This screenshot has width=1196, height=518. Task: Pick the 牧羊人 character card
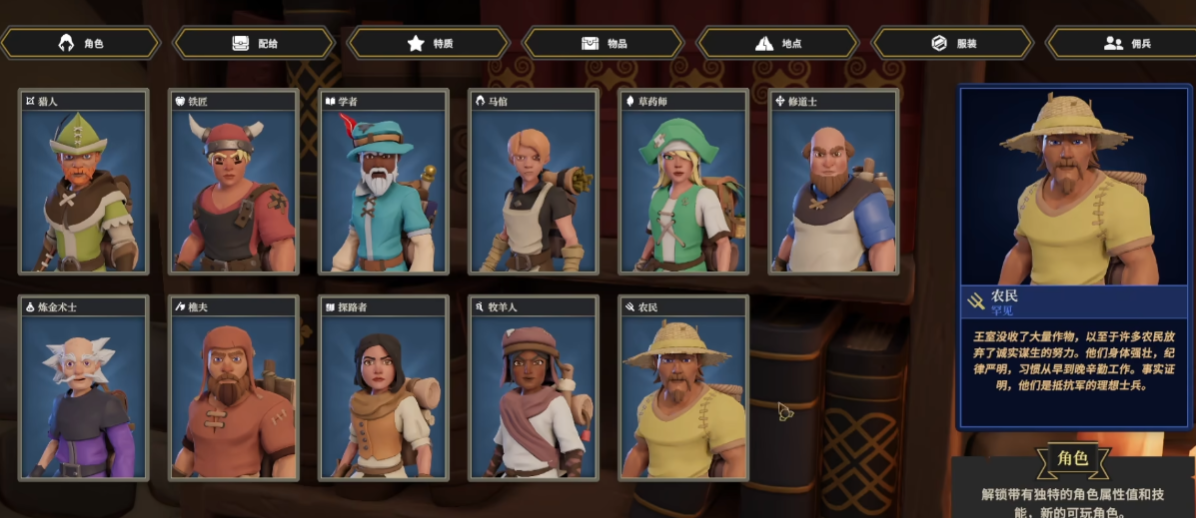(534, 388)
